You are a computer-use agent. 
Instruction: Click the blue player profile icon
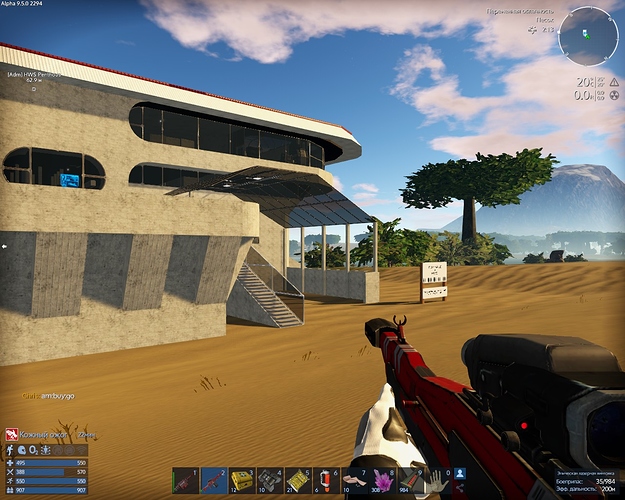[460, 473]
